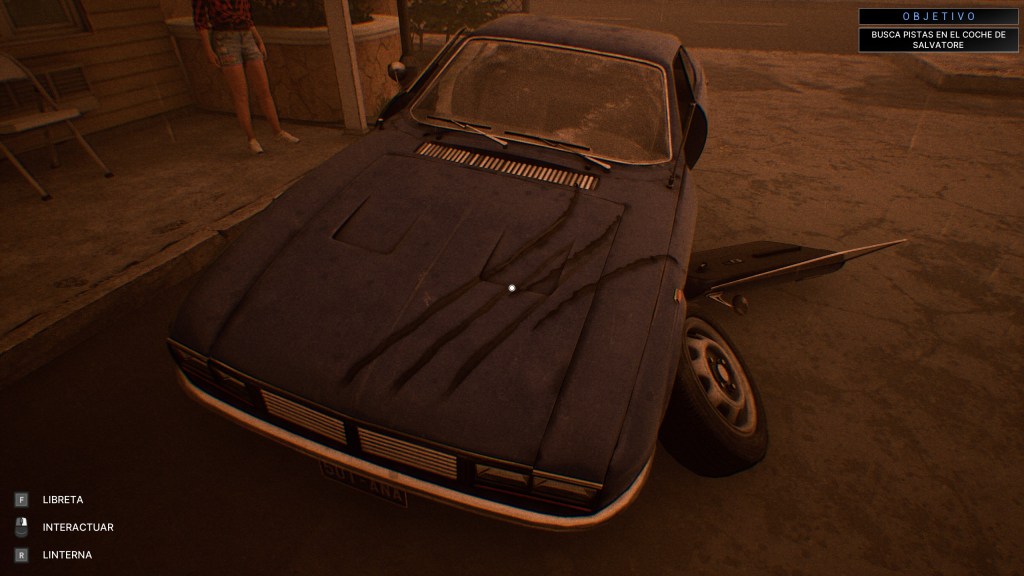This screenshot has height=576, width=1024.
Task: Select the objective "Busca pistas en el coche de Salvatore"
Action: click(937, 40)
